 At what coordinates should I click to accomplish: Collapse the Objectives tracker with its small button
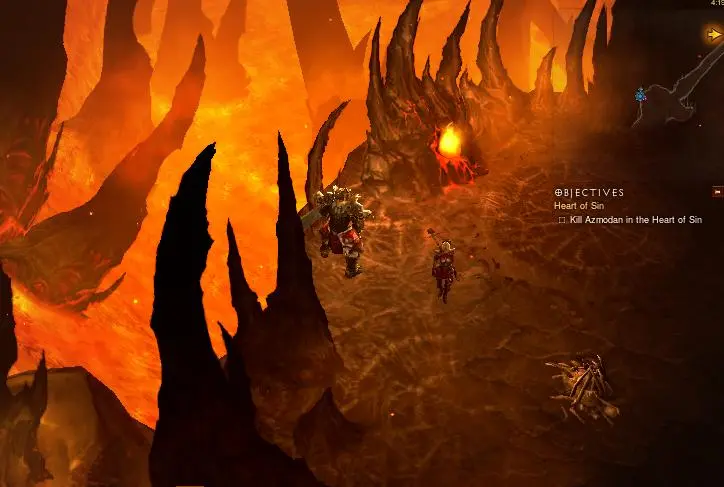pyautogui.click(x=716, y=191)
